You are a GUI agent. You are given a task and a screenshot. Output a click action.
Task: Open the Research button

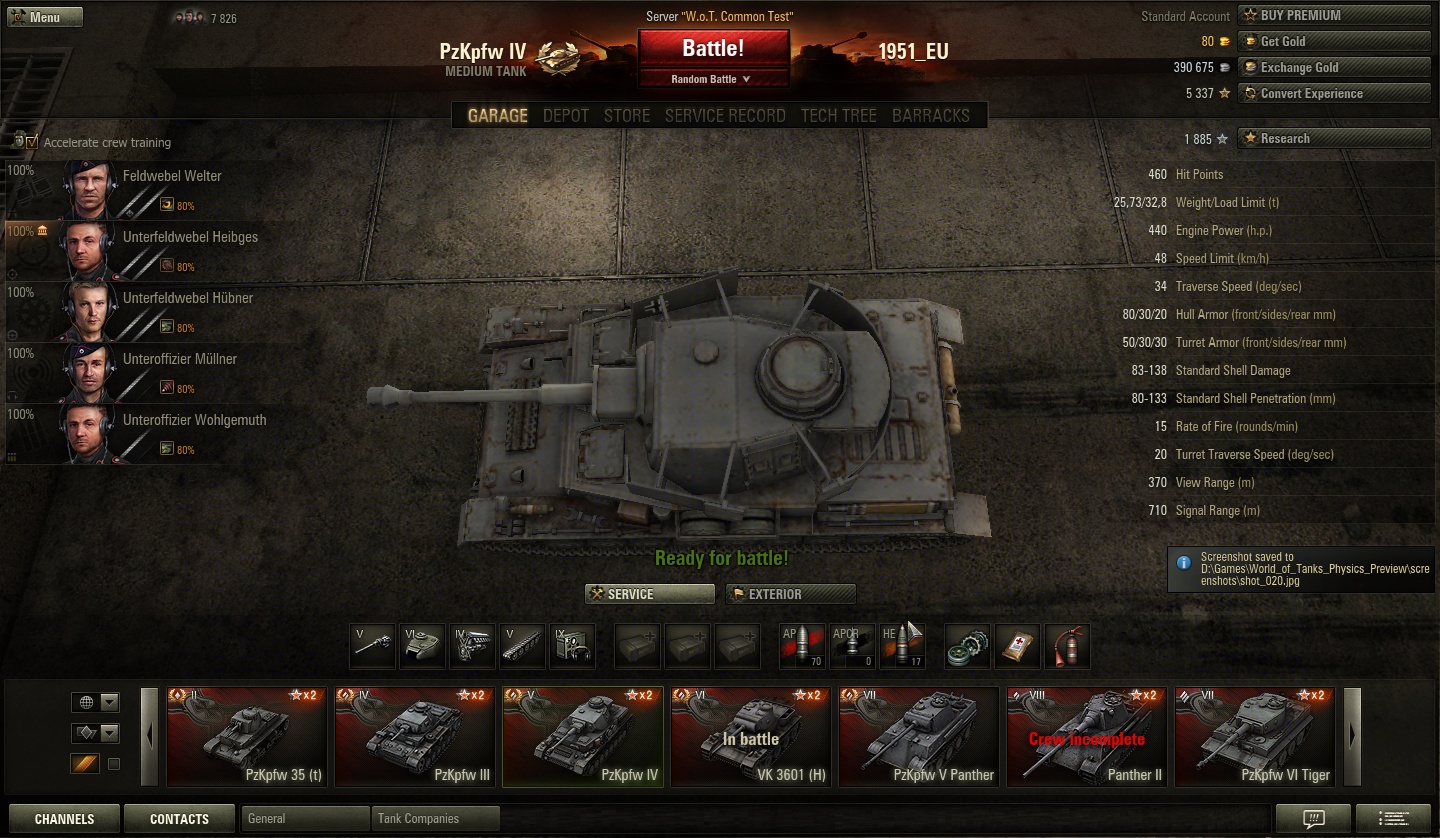click(1334, 138)
